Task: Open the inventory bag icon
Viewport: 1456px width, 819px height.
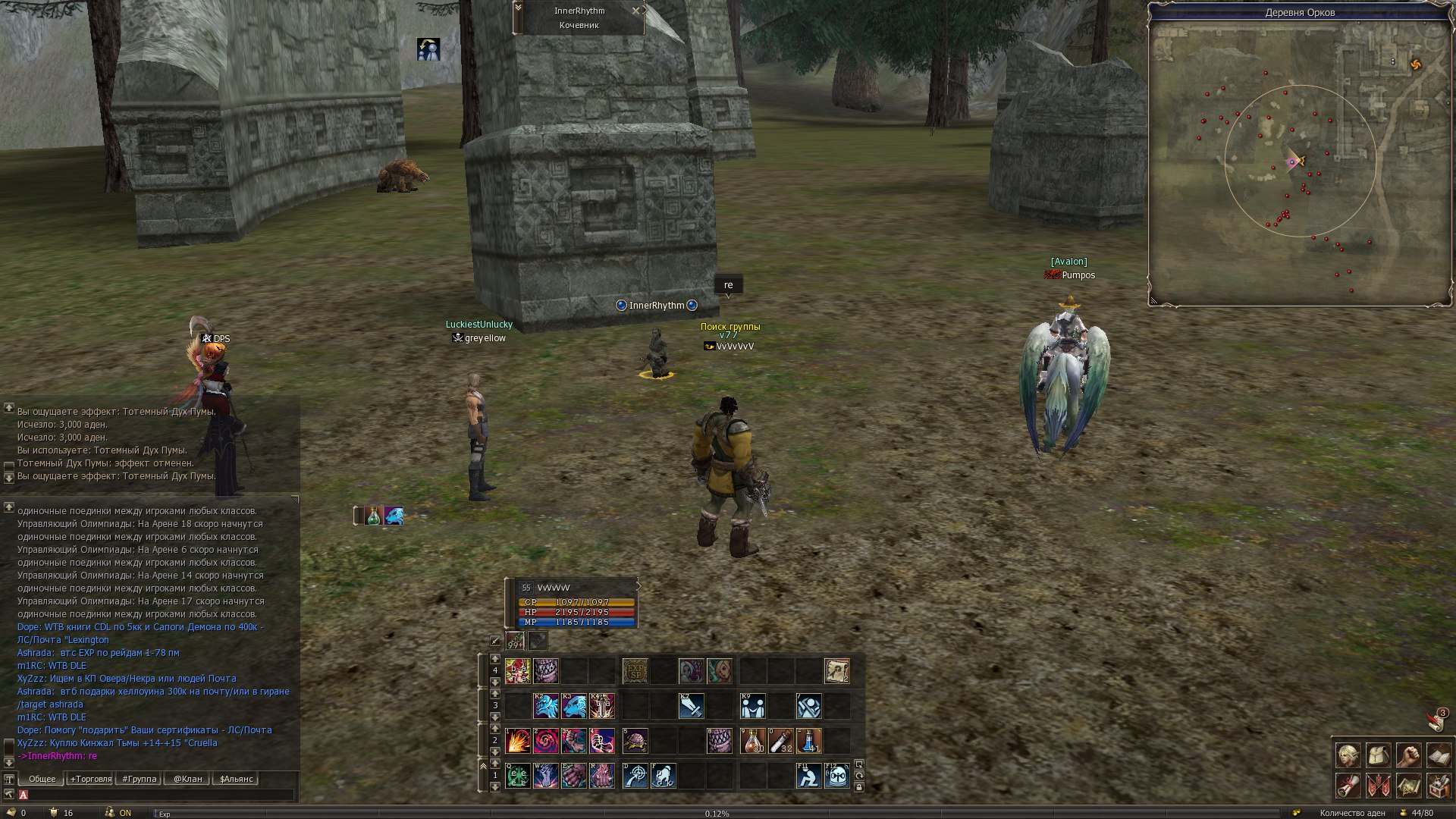Action: 1378,755
